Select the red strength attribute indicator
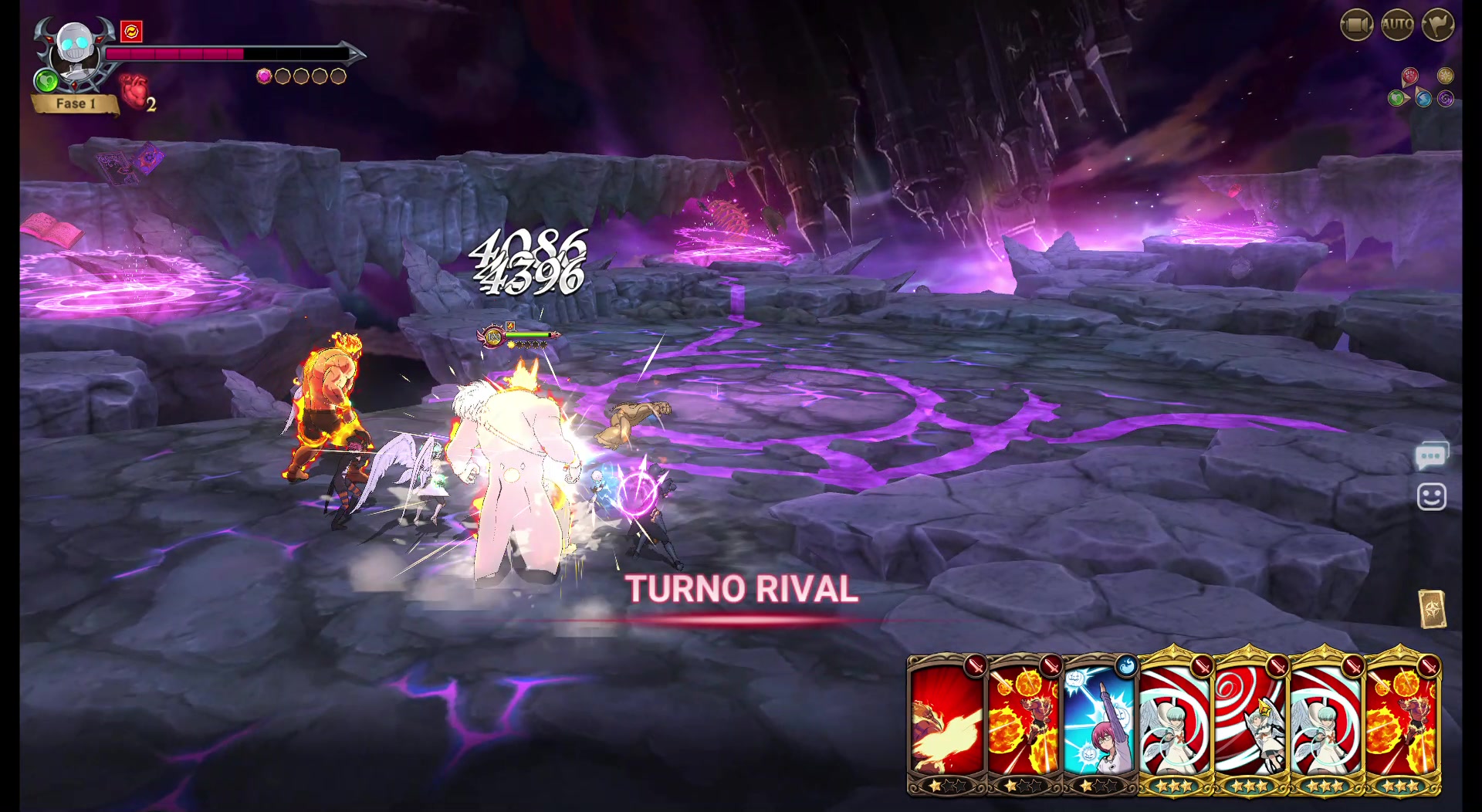 pos(1409,76)
